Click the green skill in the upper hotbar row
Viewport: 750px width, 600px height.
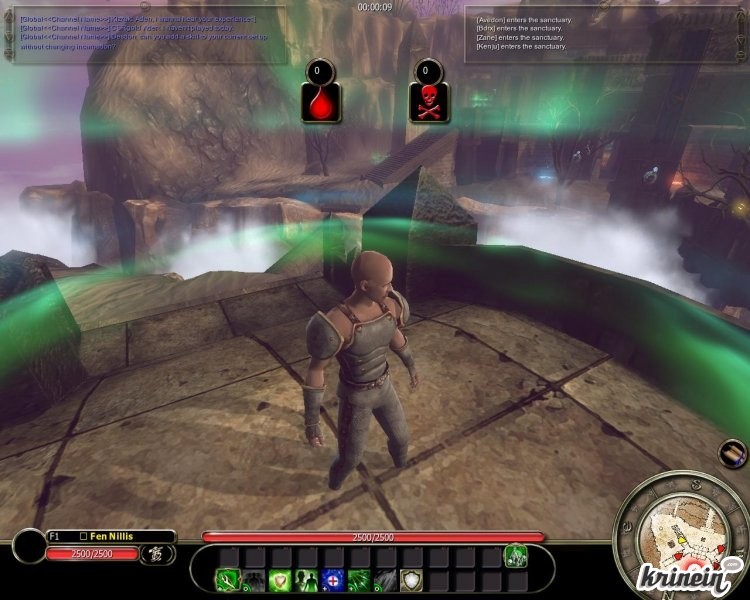click(x=516, y=555)
